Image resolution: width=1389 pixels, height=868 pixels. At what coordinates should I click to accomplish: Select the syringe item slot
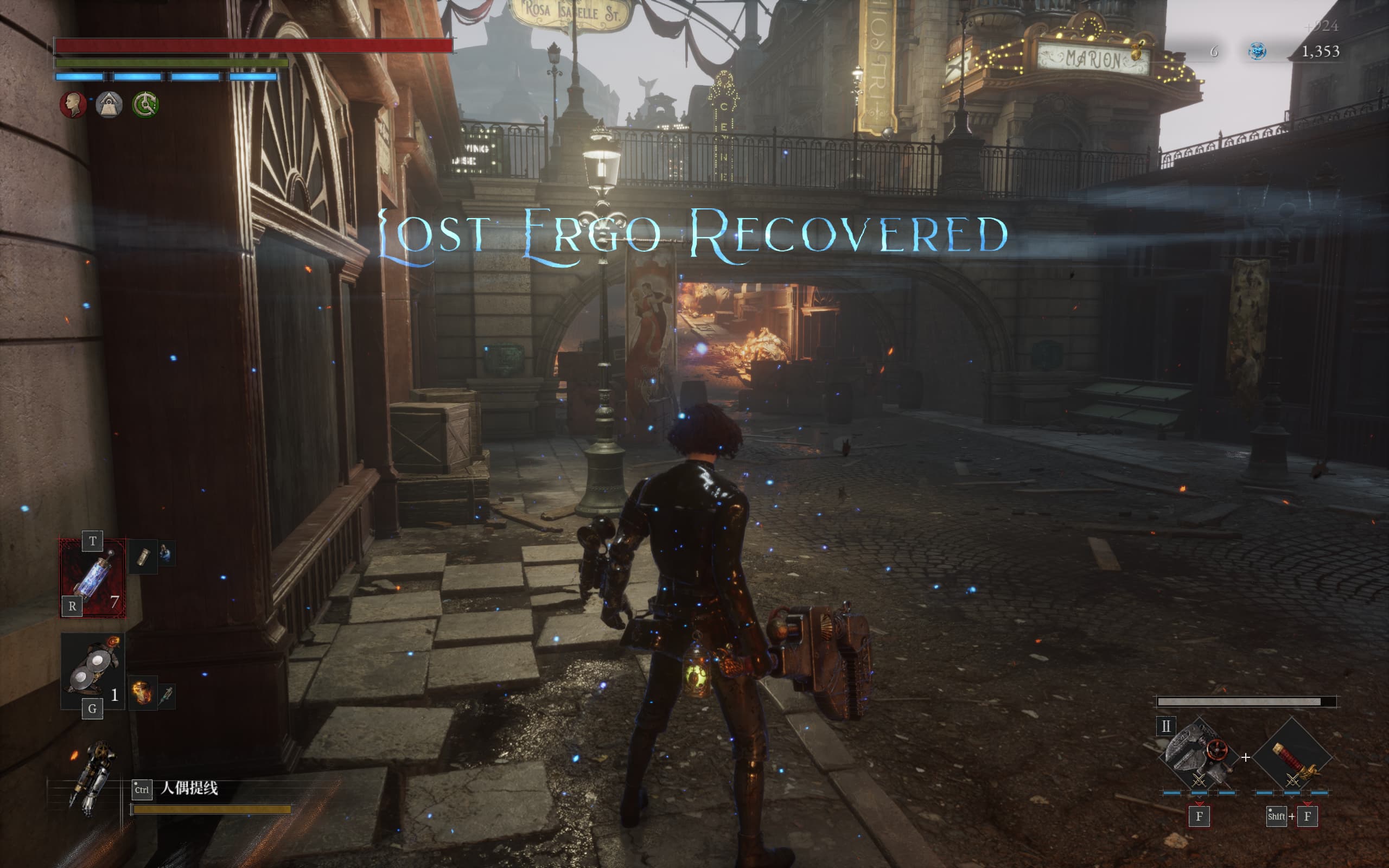167,696
